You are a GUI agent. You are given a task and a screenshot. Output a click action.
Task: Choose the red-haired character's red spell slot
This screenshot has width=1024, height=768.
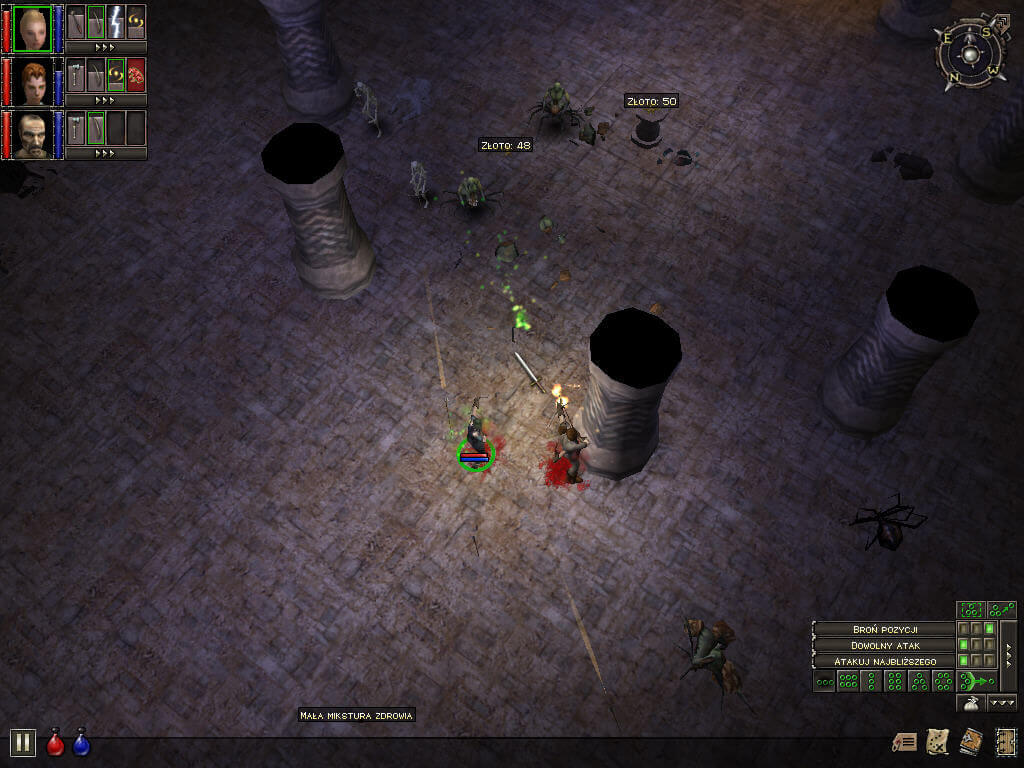[136, 75]
